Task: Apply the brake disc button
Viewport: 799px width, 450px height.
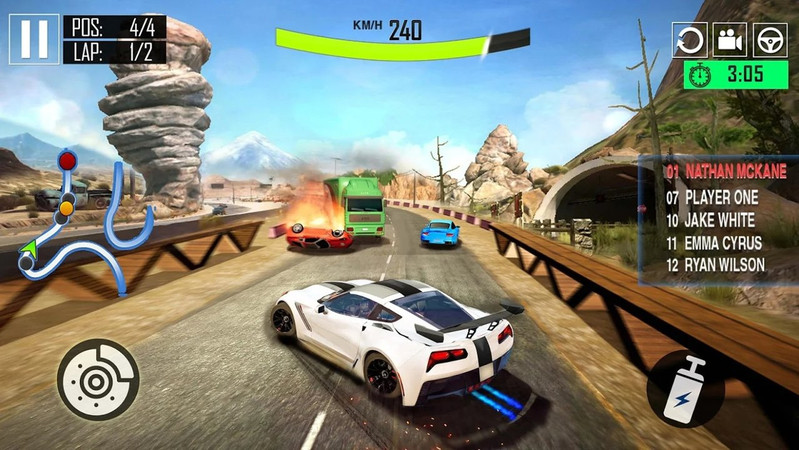Action: click(98, 379)
